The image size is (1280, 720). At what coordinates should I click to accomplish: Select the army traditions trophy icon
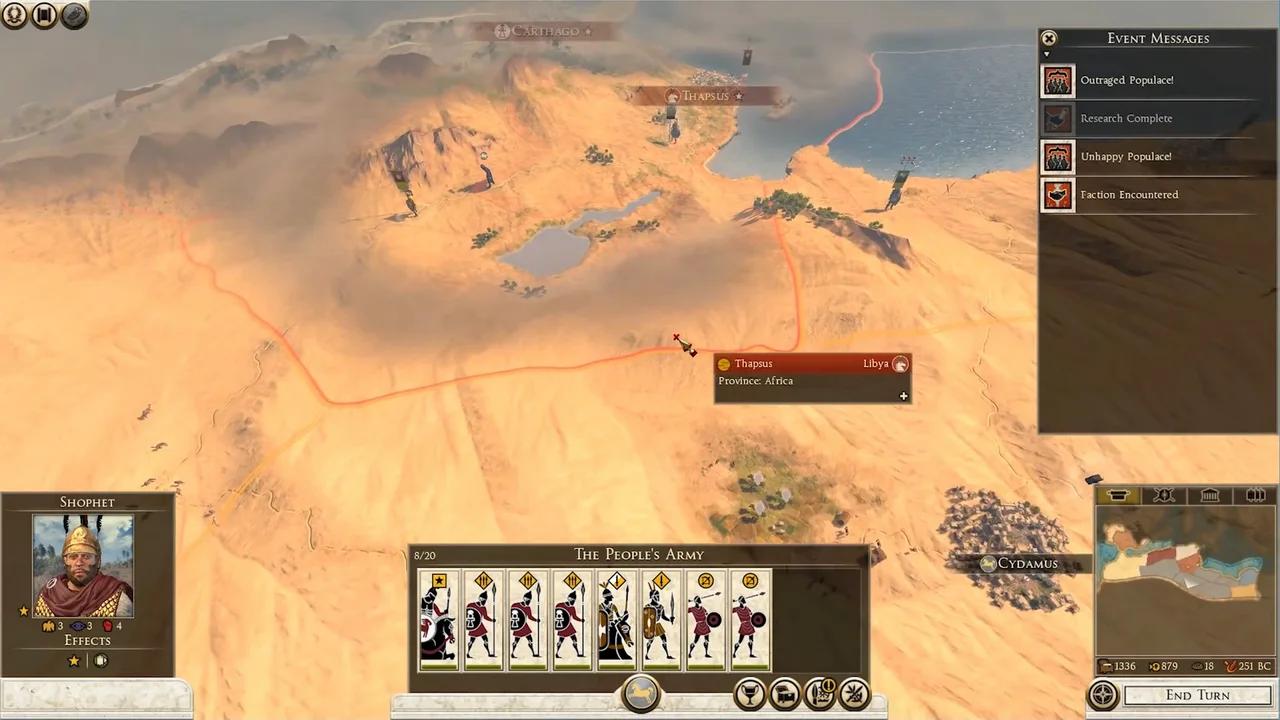click(x=752, y=693)
